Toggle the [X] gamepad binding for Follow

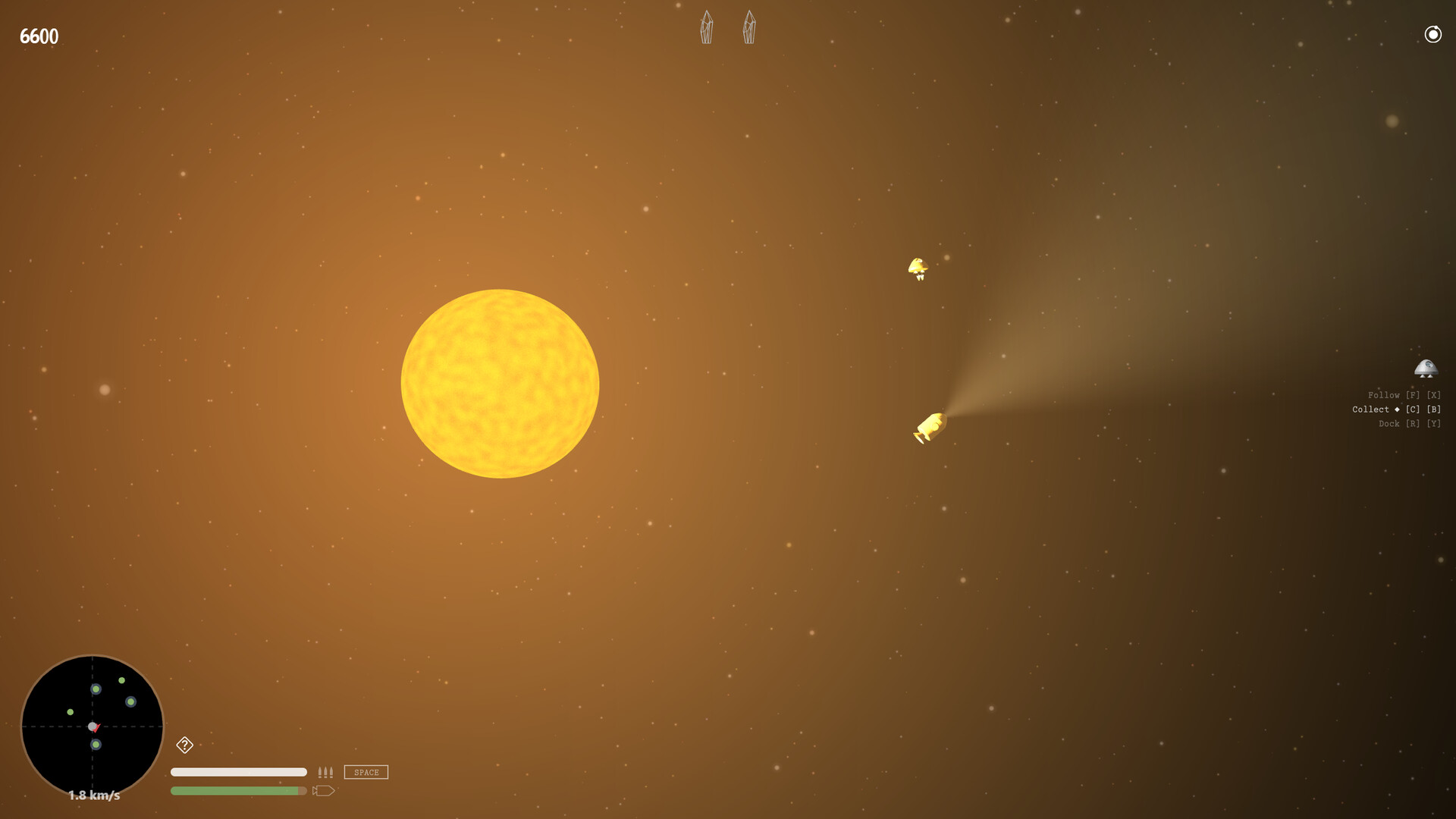point(1433,394)
